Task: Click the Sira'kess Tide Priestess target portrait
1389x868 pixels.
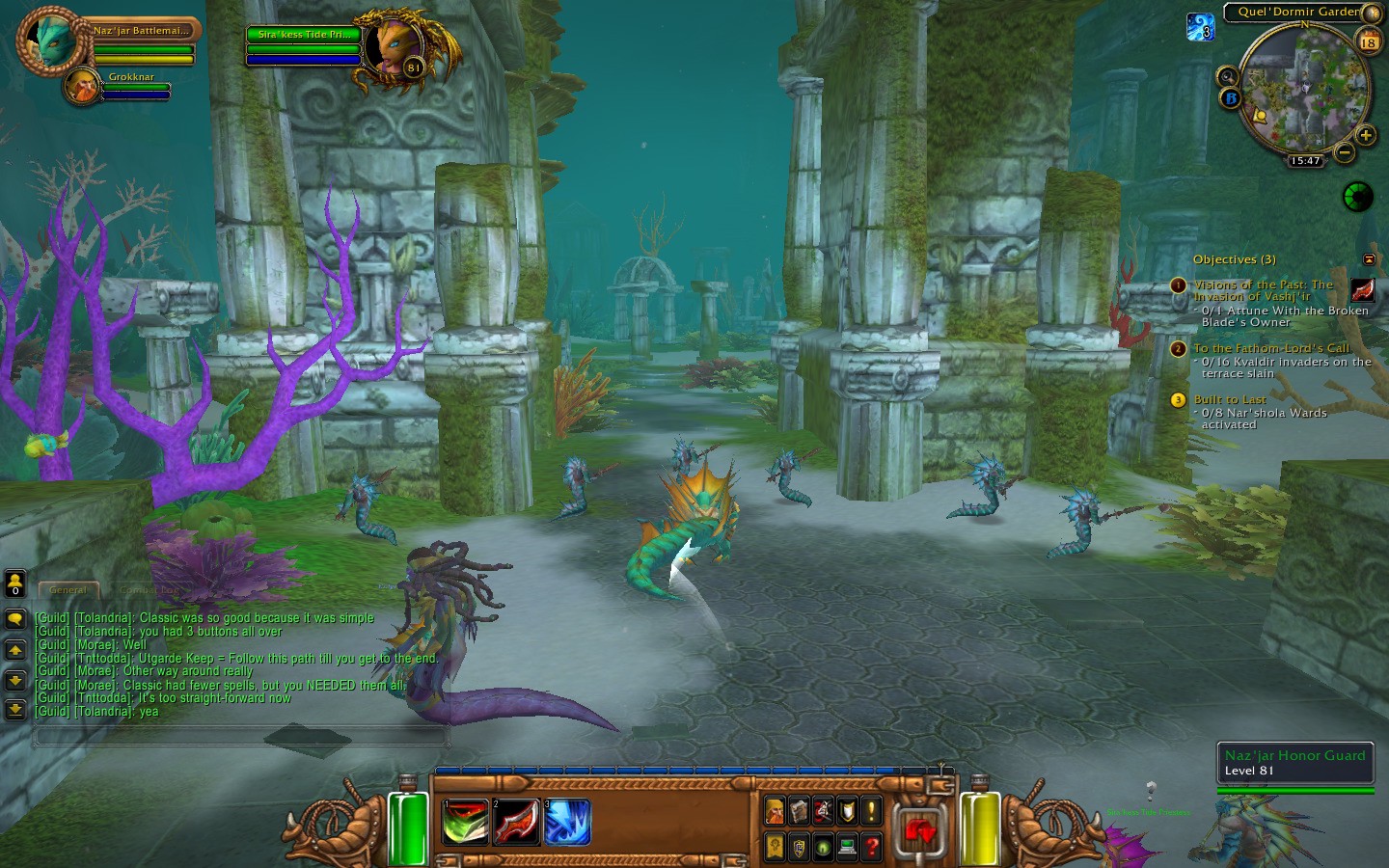Action: click(x=395, y=48)
